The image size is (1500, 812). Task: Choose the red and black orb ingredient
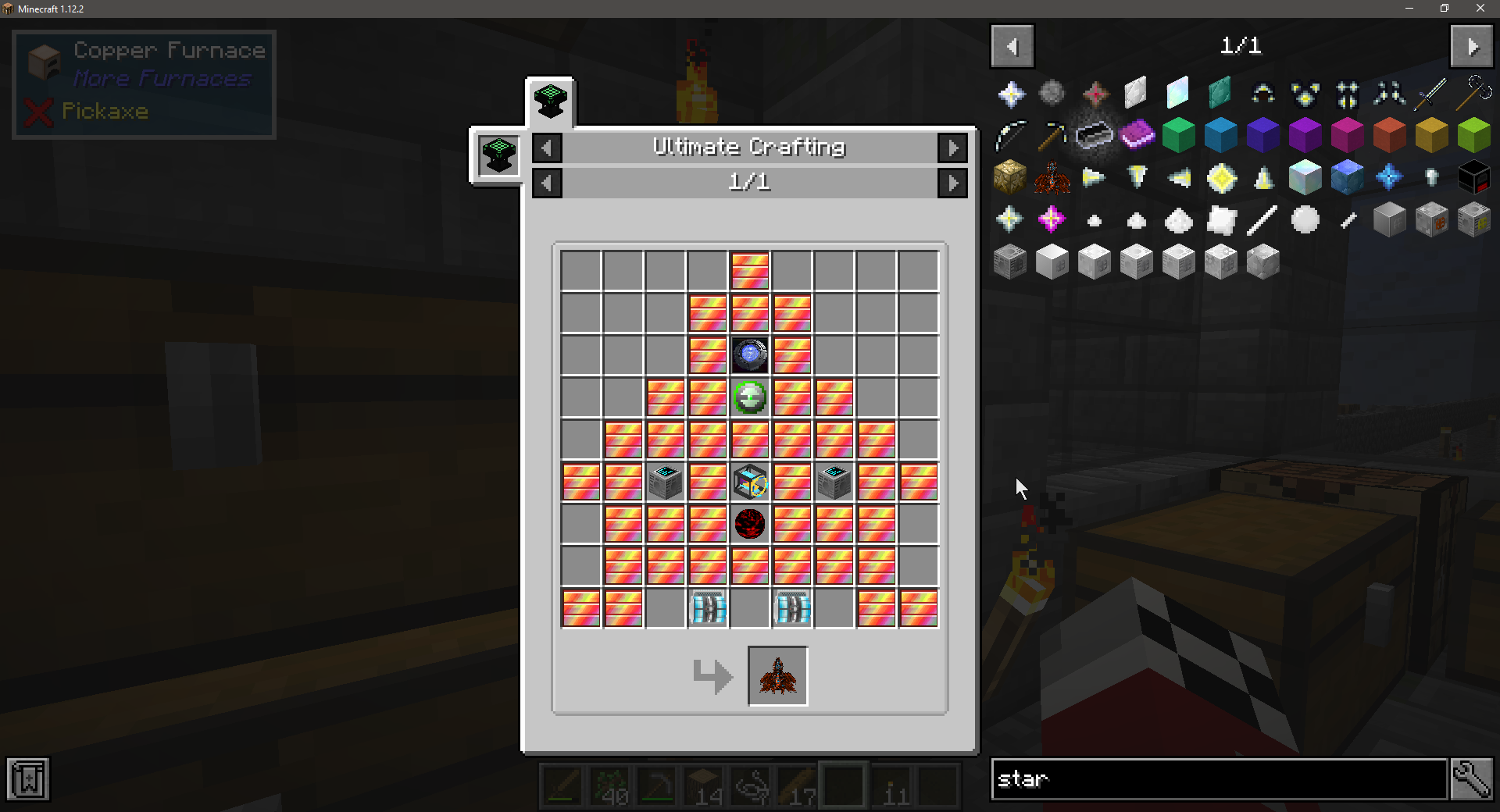[x=750, y=524]
